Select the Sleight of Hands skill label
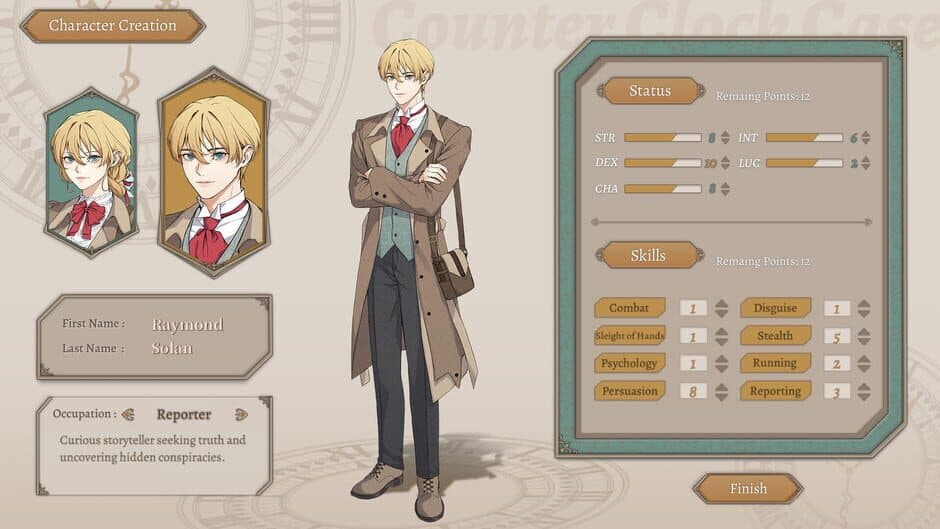Image resolution: width=940 pixels, height=529 pixels. click(630, 336)
